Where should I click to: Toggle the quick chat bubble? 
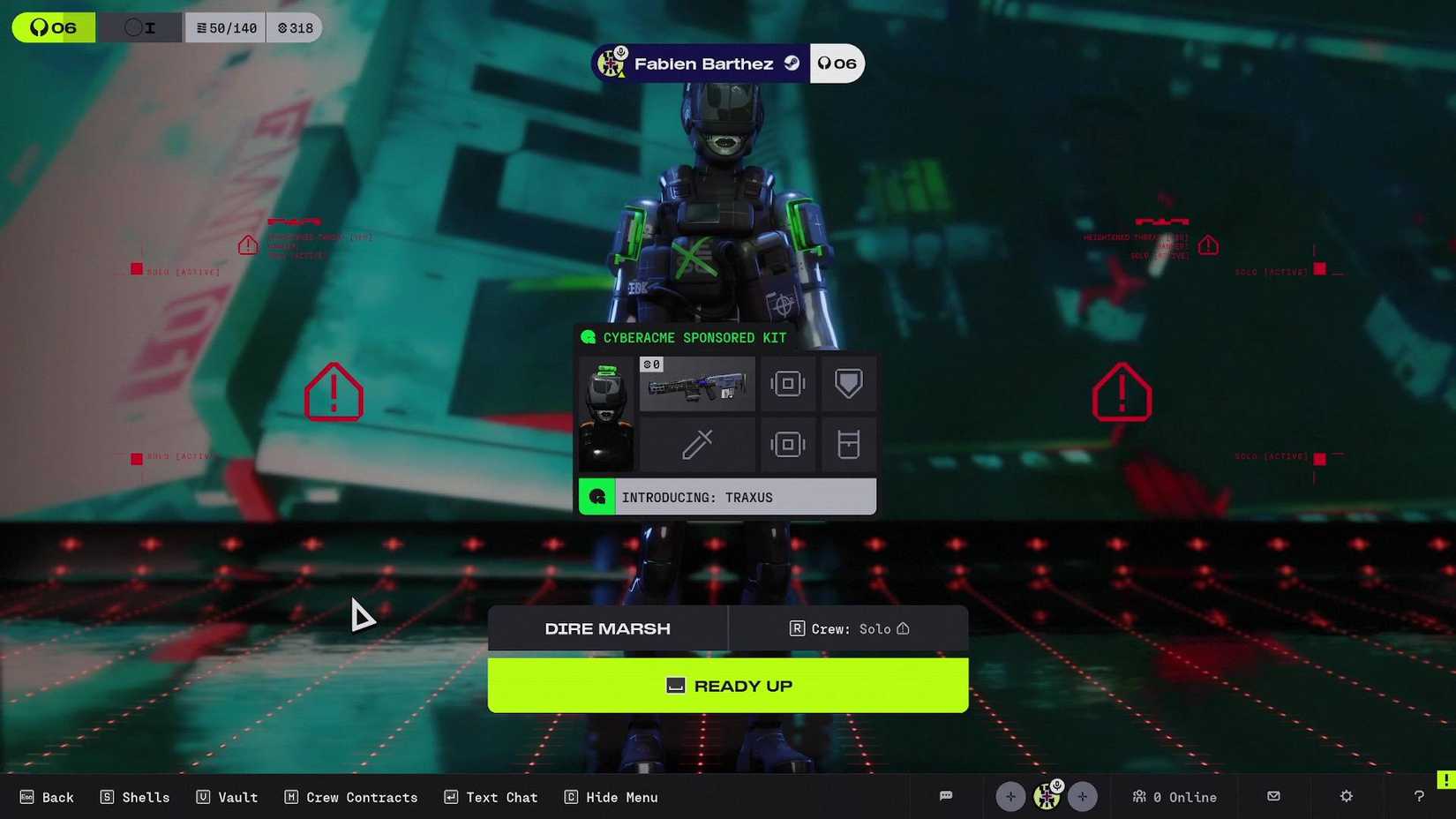click(945, 796)
